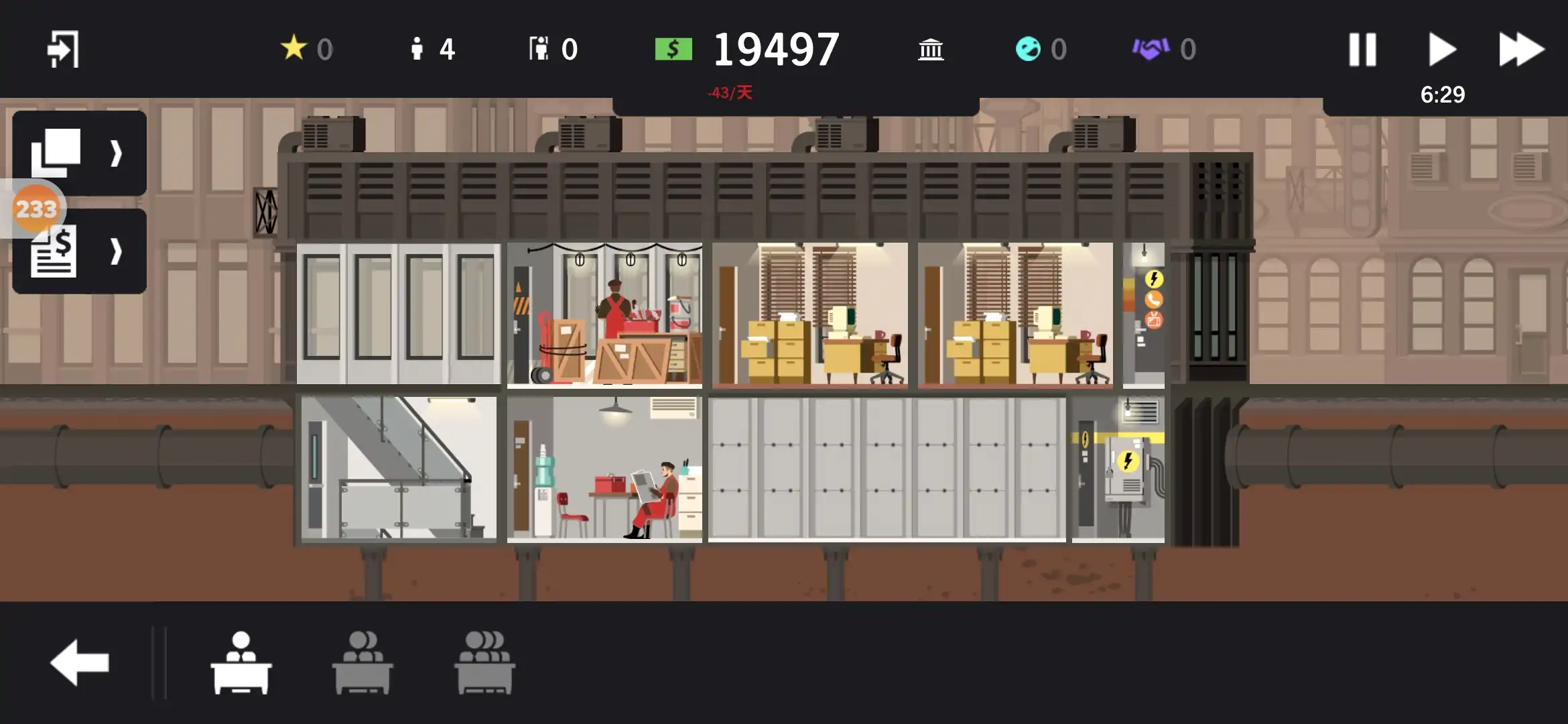Image resolution: width=1568 pixels, height=724 pixels.
Task: Open the handshake contracts icon
Action: 1151,48
